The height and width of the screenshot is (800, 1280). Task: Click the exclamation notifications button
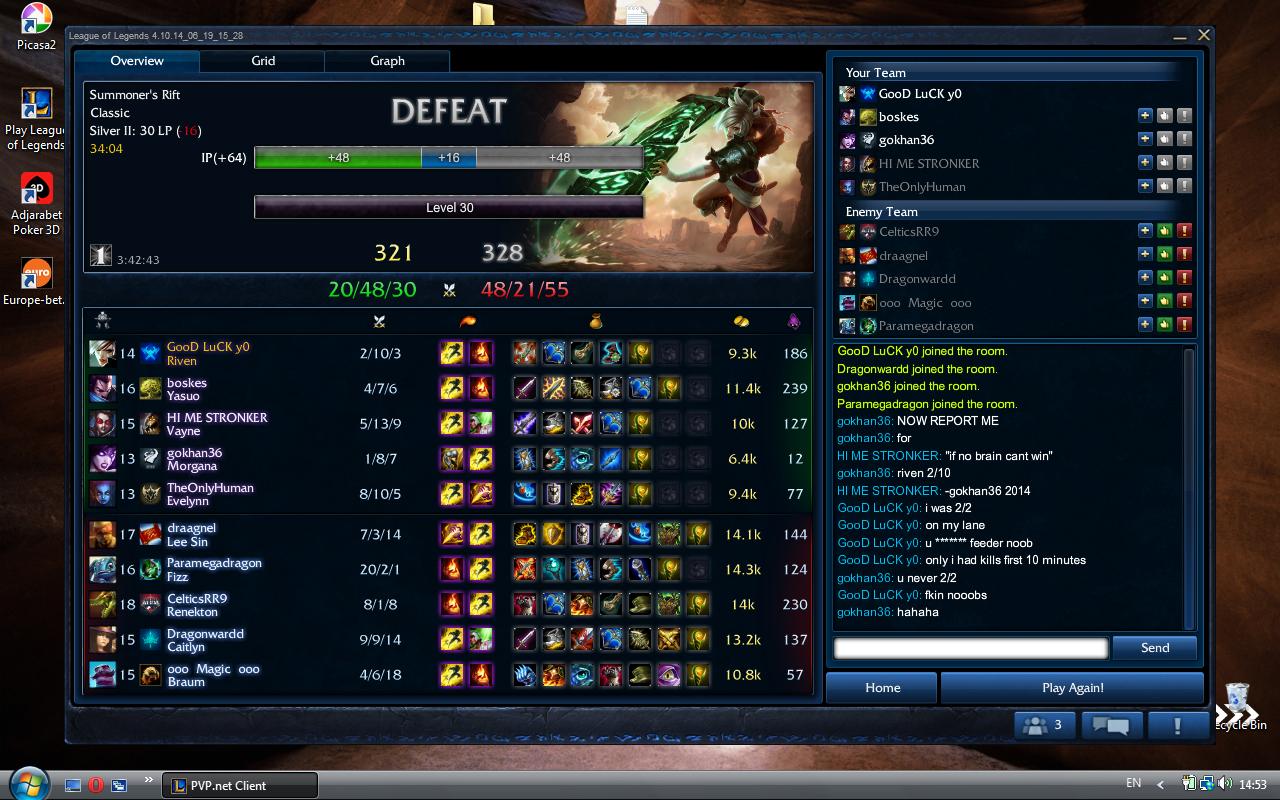pos(1177,725)
